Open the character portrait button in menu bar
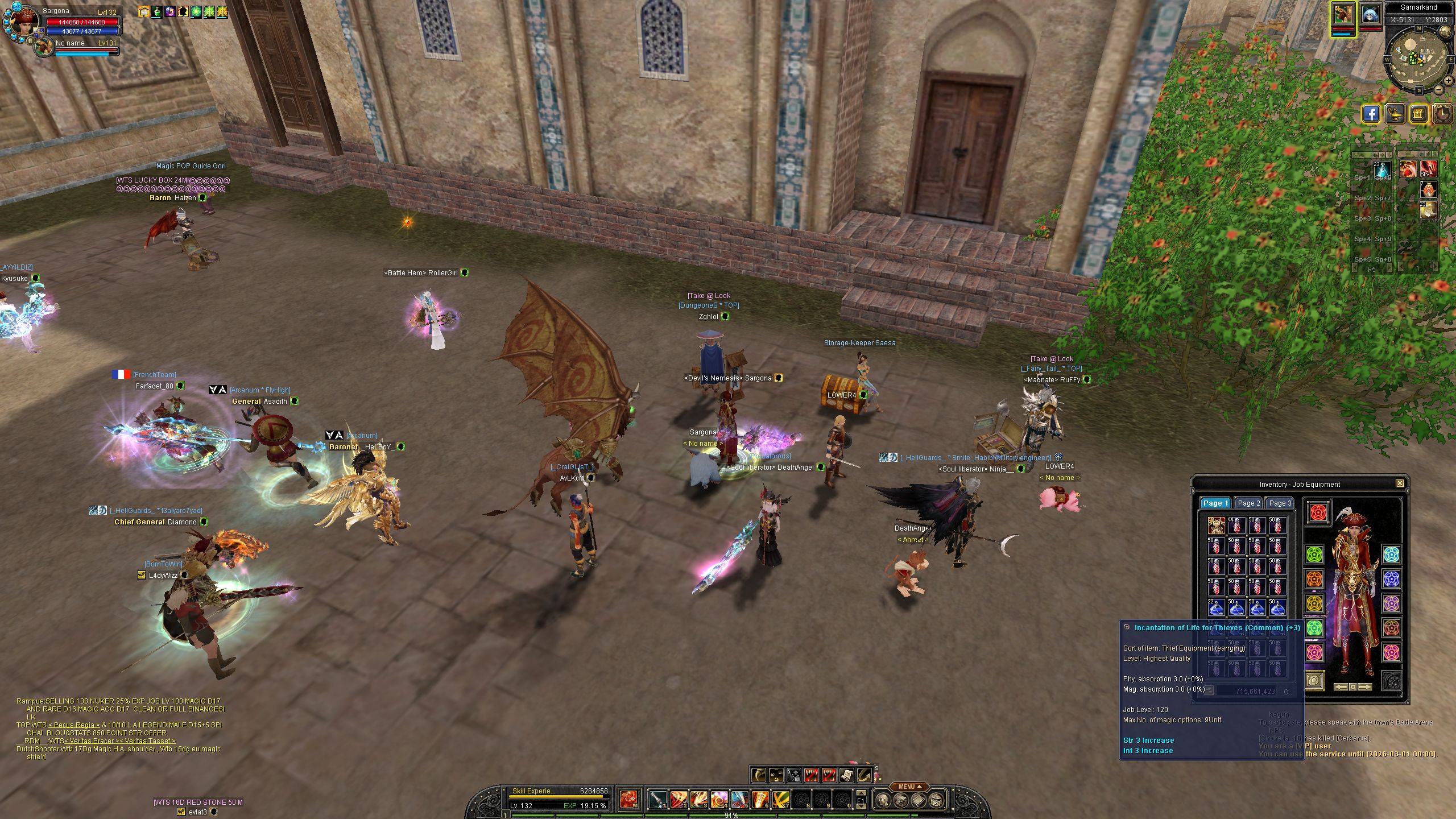 point(882,801)
